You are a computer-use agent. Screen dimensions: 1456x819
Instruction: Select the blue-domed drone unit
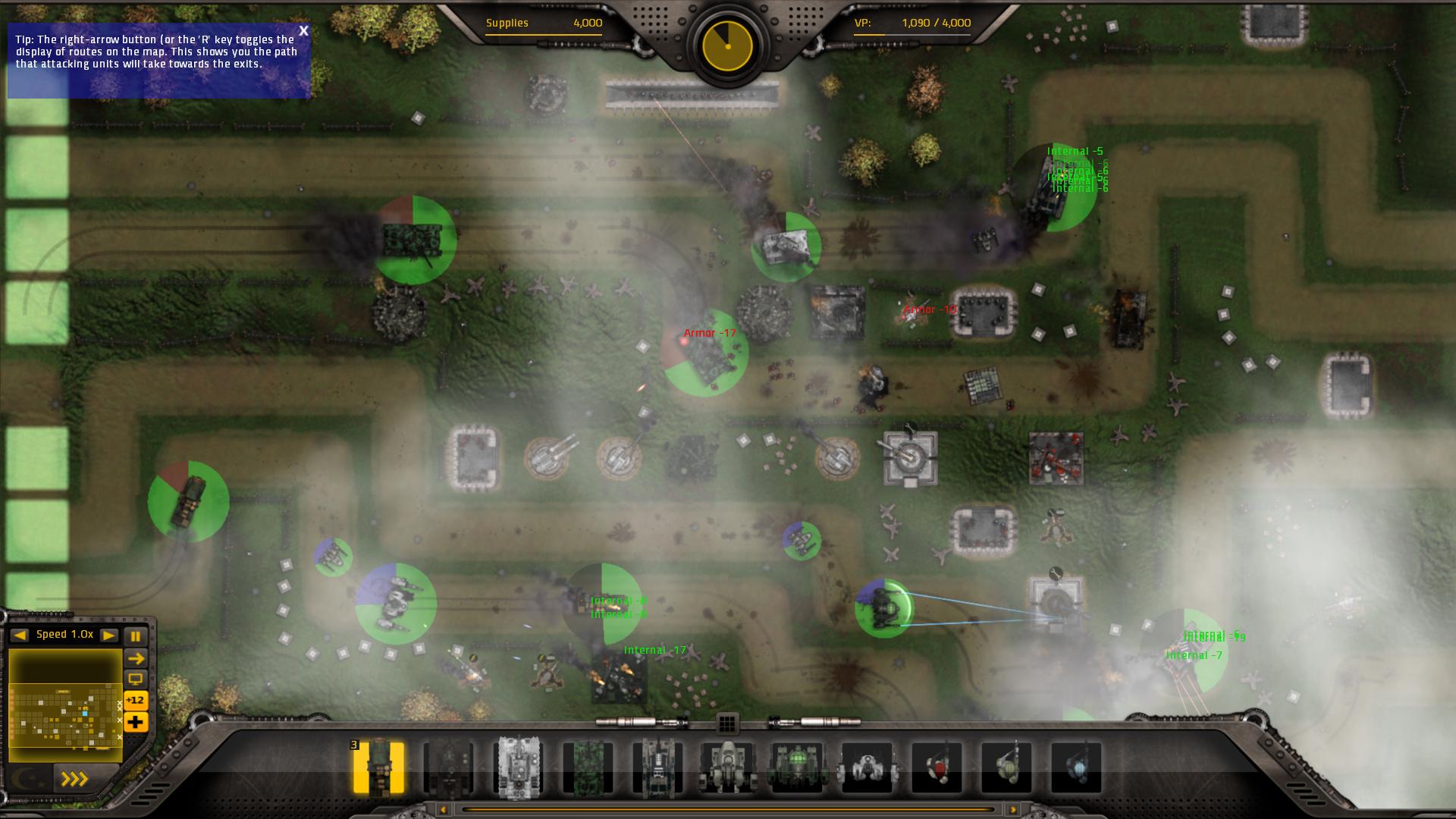1076,767
